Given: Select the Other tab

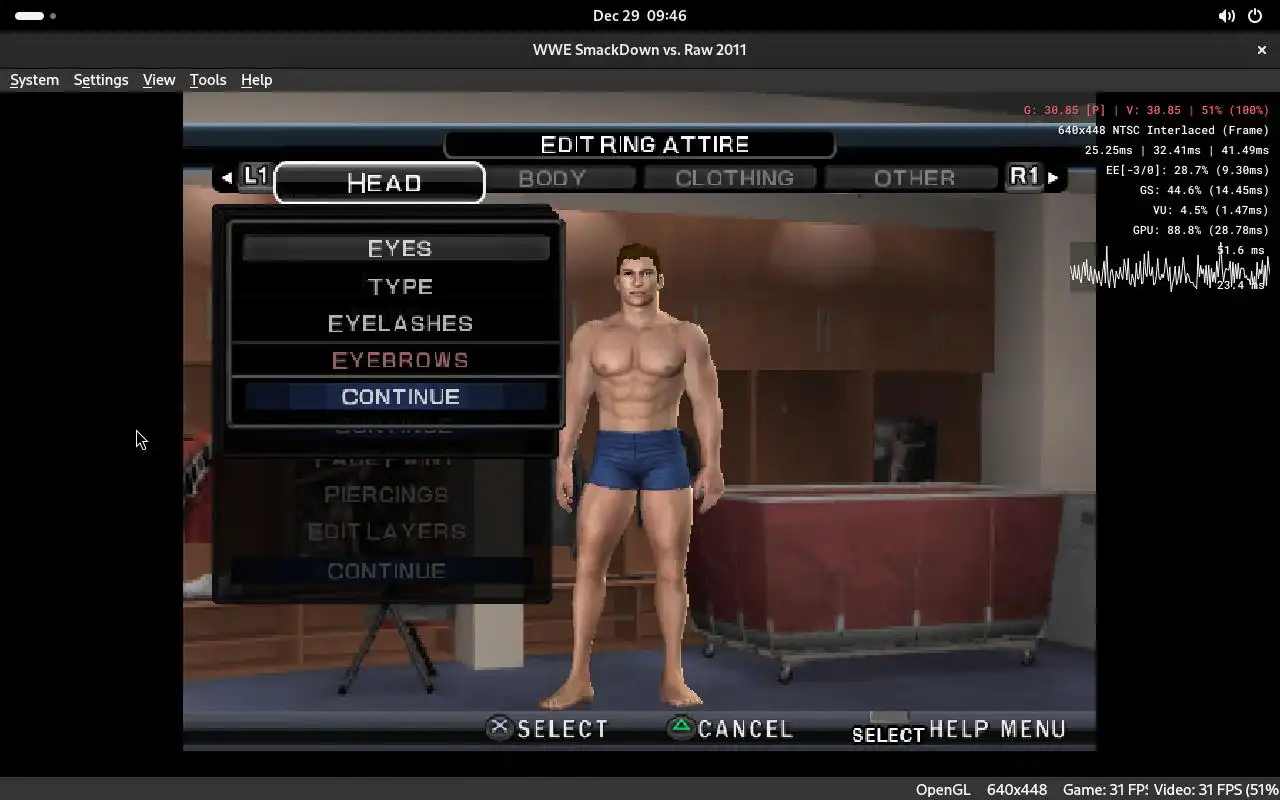Looking at the screenshot, I should pos(913,178).
